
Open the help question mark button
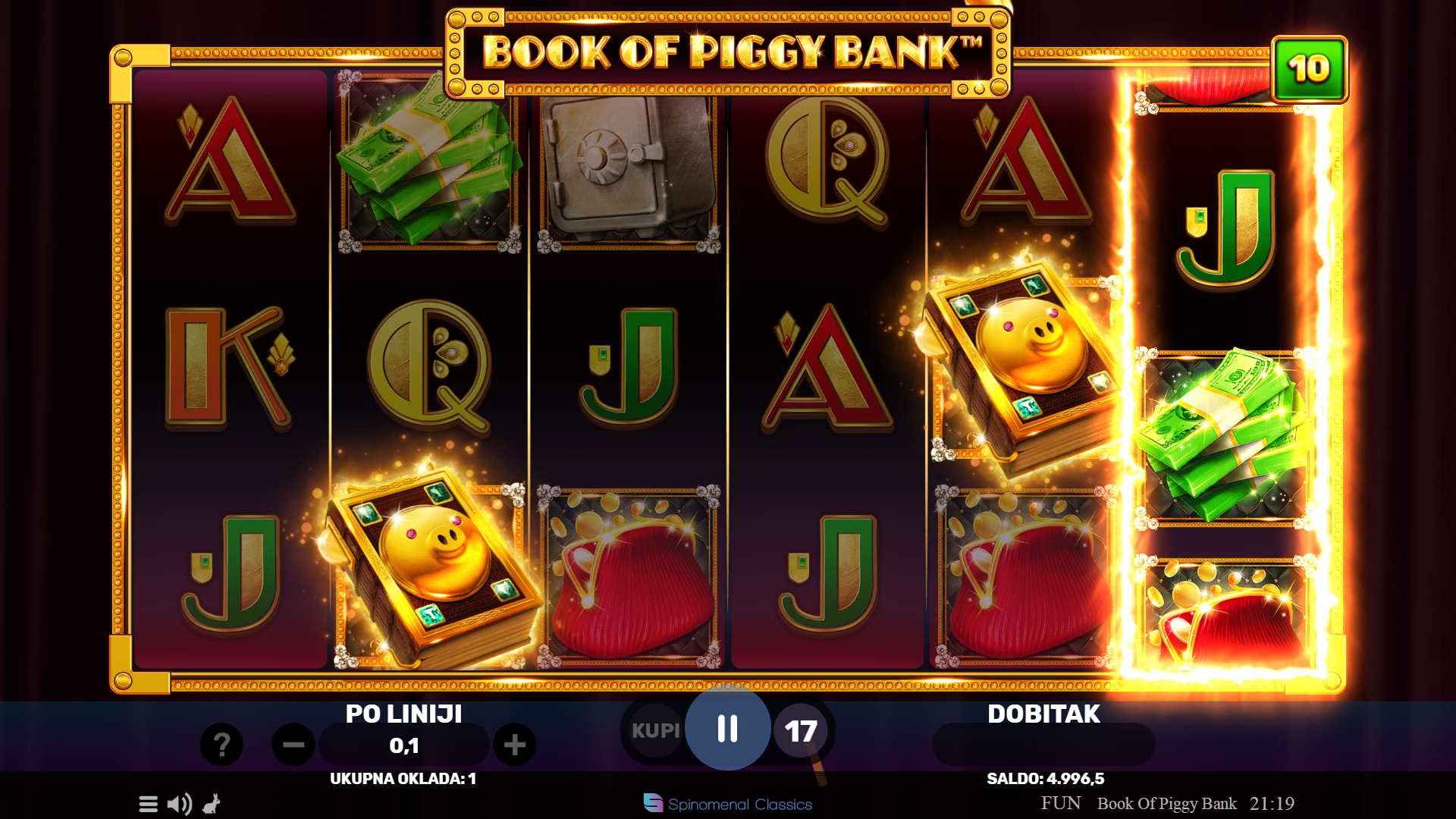coord(221,745)
